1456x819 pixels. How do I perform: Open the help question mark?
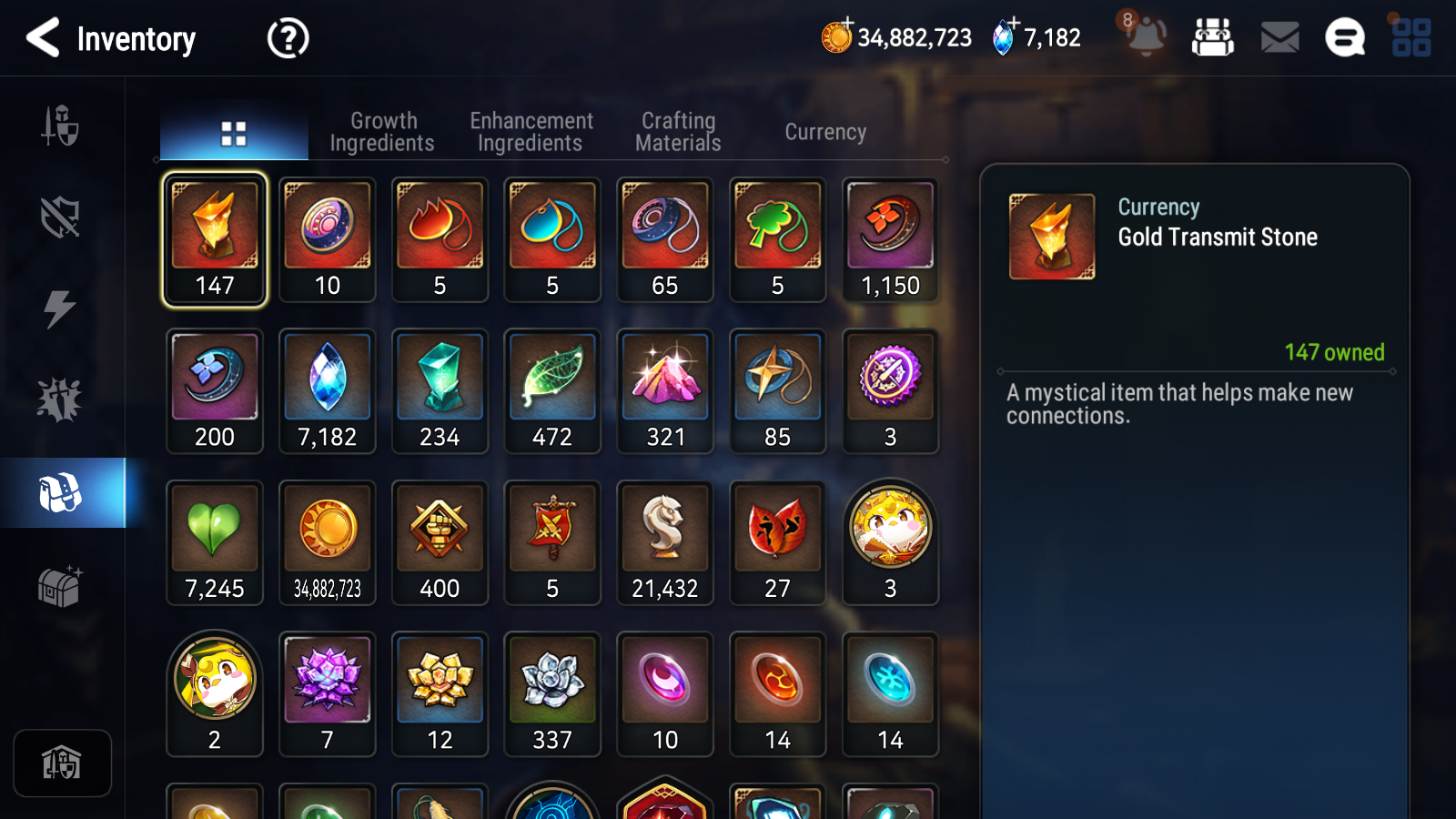(x=288, y=38)
